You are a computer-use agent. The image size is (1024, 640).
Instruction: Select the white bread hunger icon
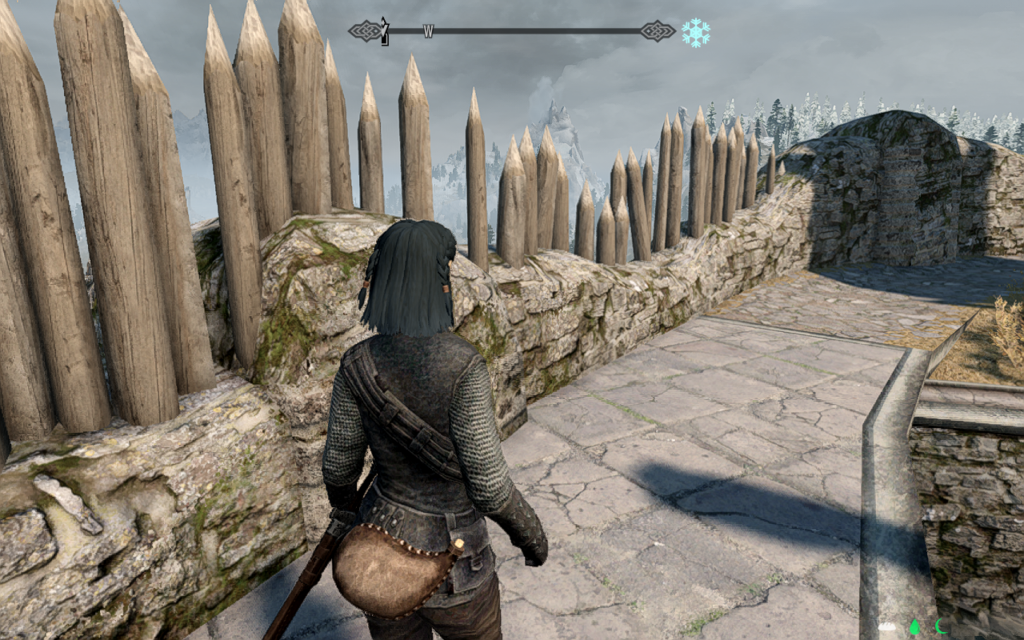click(887, 628)
